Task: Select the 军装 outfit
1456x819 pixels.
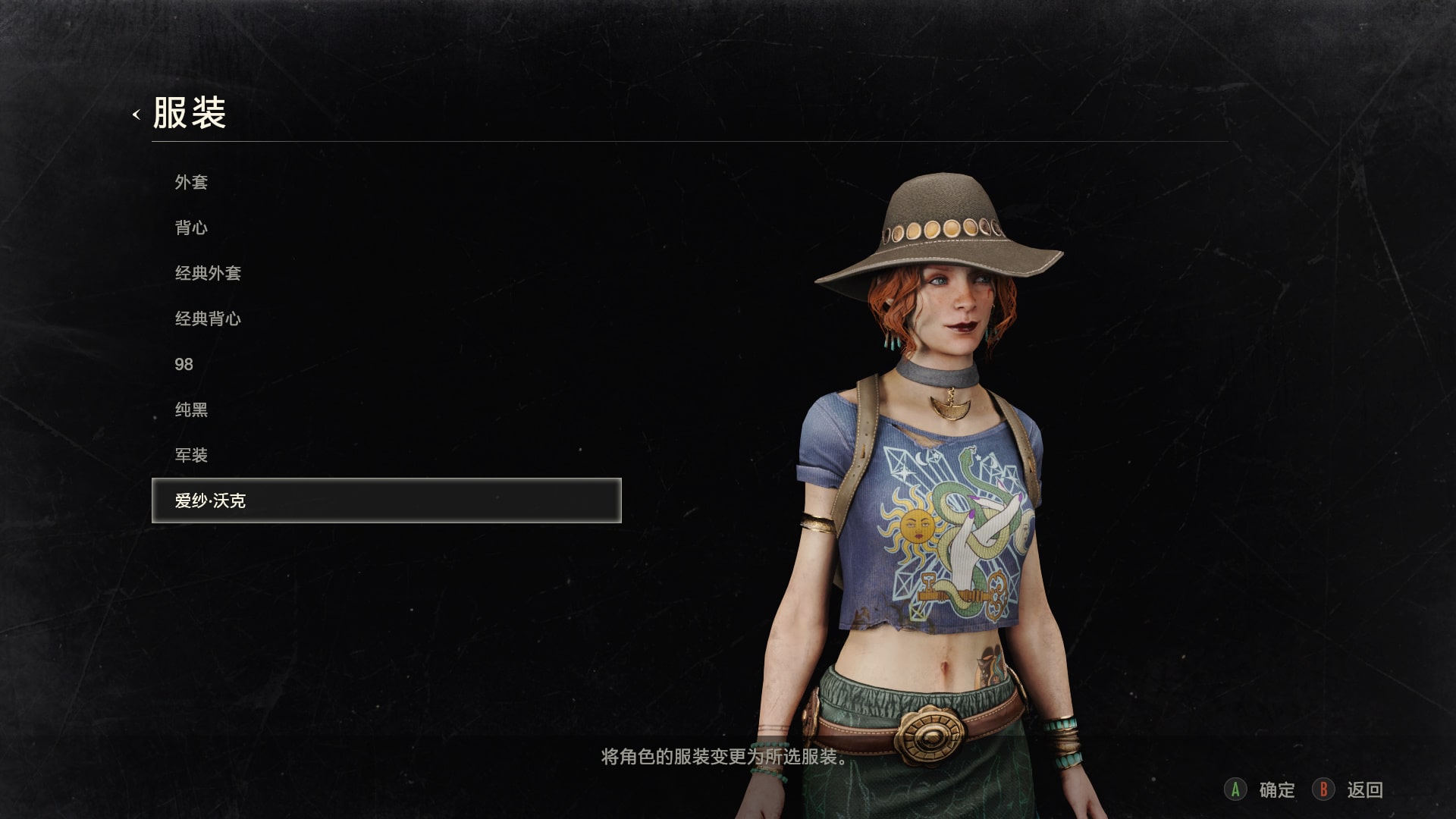Action: 191,455
